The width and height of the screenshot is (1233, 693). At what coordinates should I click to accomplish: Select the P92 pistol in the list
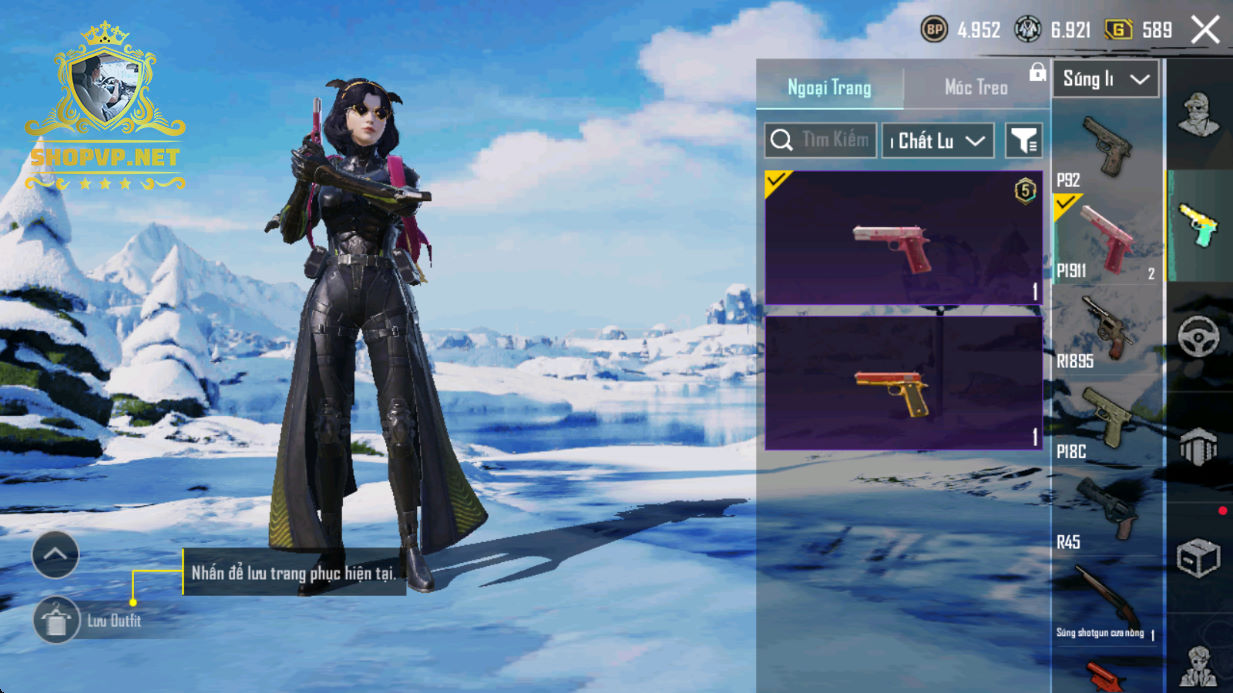click(x=1106, y=148)
